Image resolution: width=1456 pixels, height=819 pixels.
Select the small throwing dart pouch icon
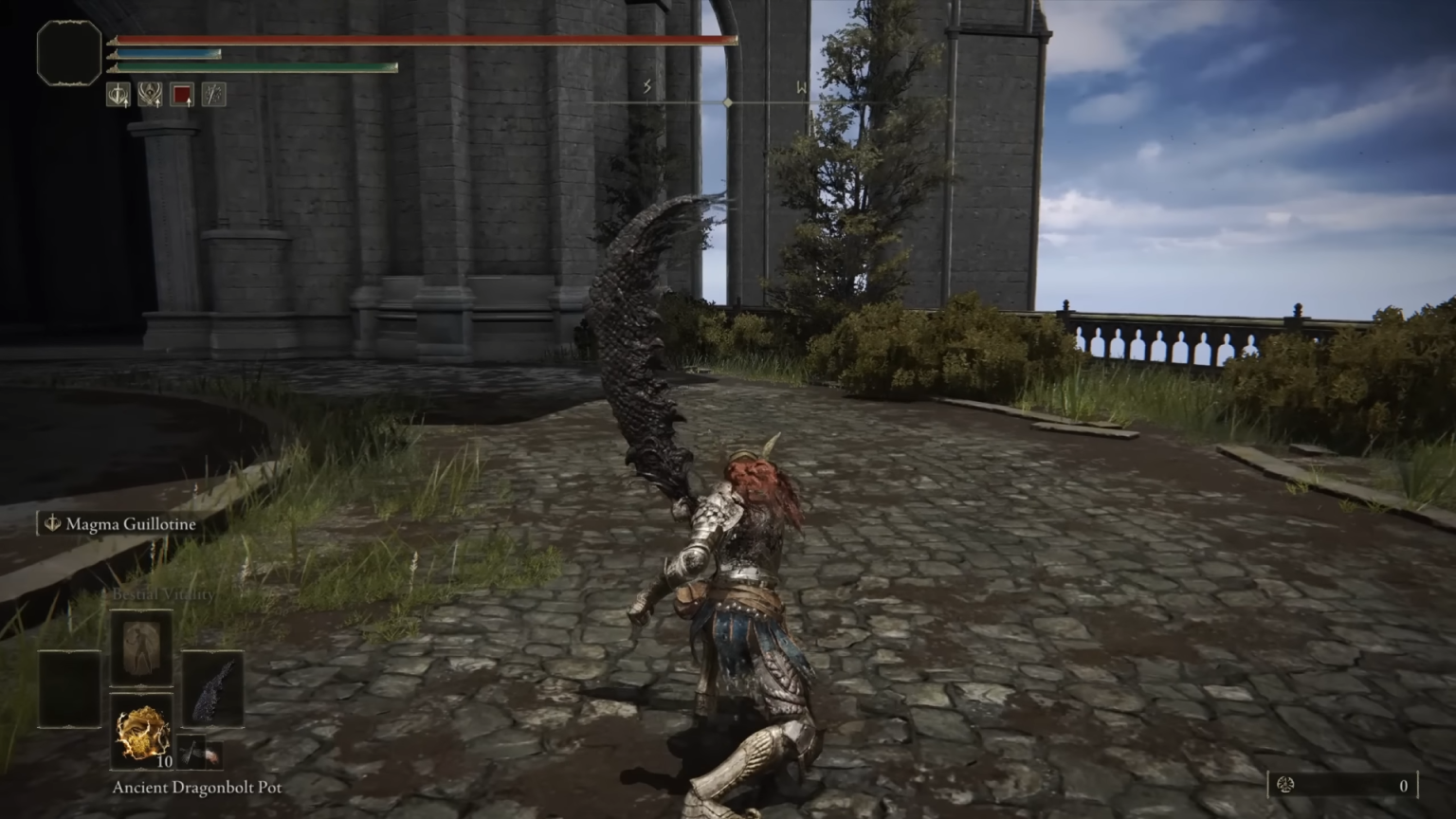(191, 753)
